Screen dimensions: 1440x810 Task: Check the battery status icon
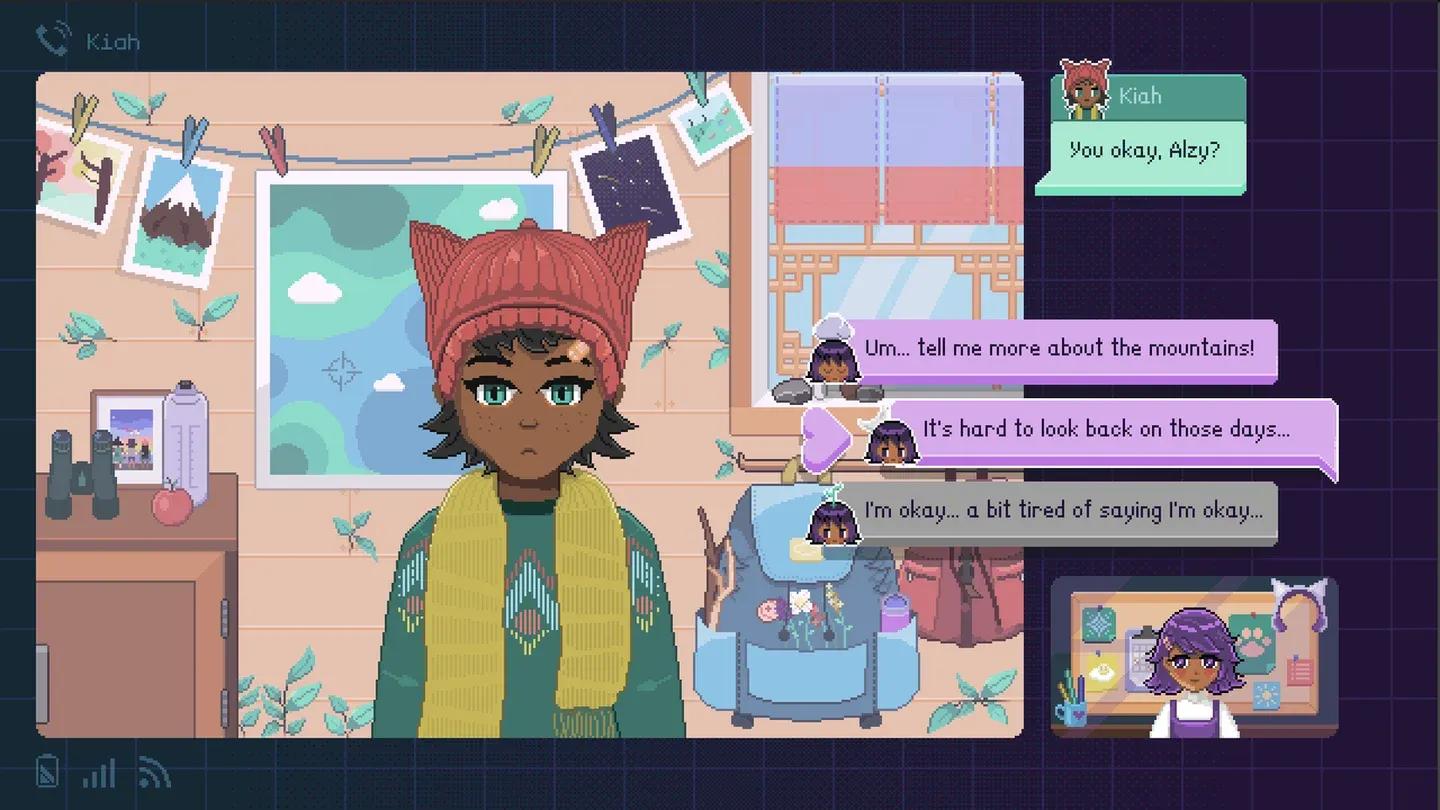click(x=48, y=772)
